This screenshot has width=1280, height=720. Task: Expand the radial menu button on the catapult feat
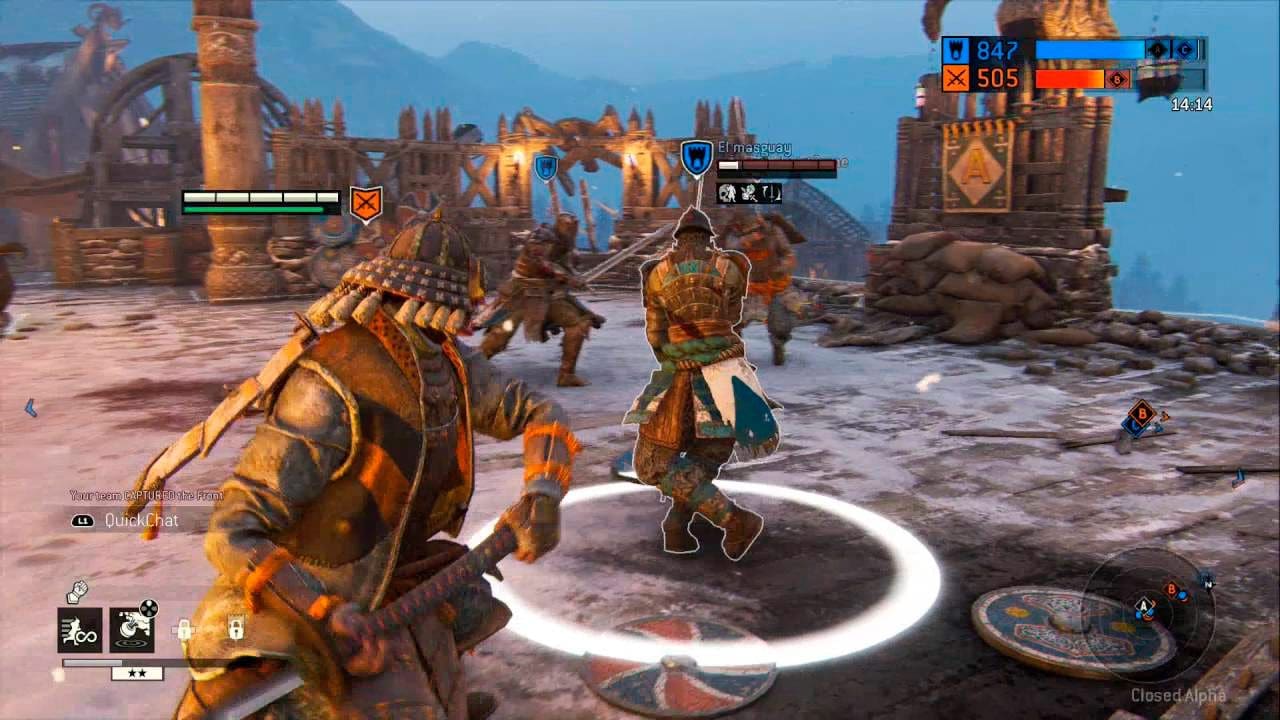[149, 607]
